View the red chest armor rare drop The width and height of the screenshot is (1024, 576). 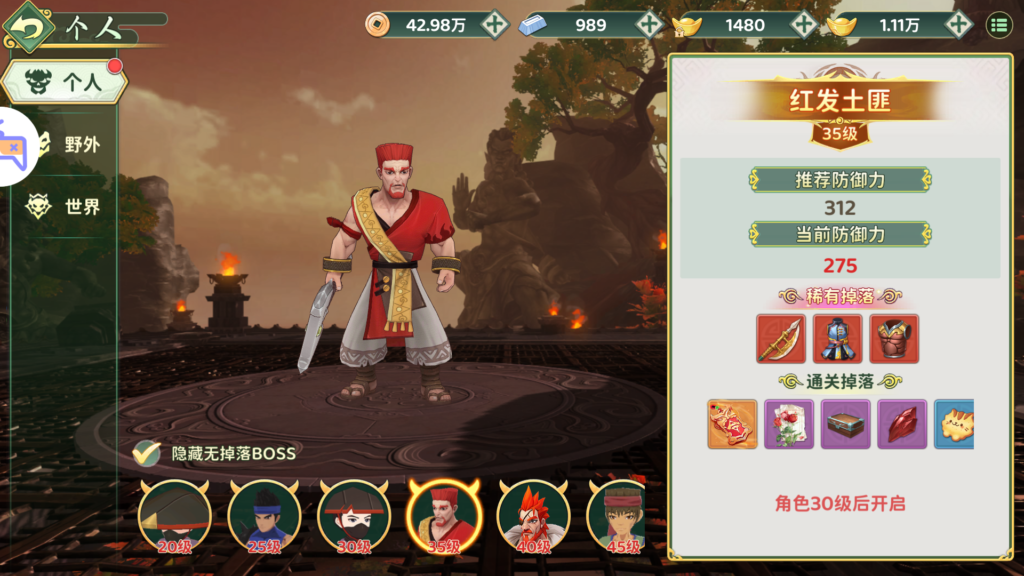tap(894, 339)
